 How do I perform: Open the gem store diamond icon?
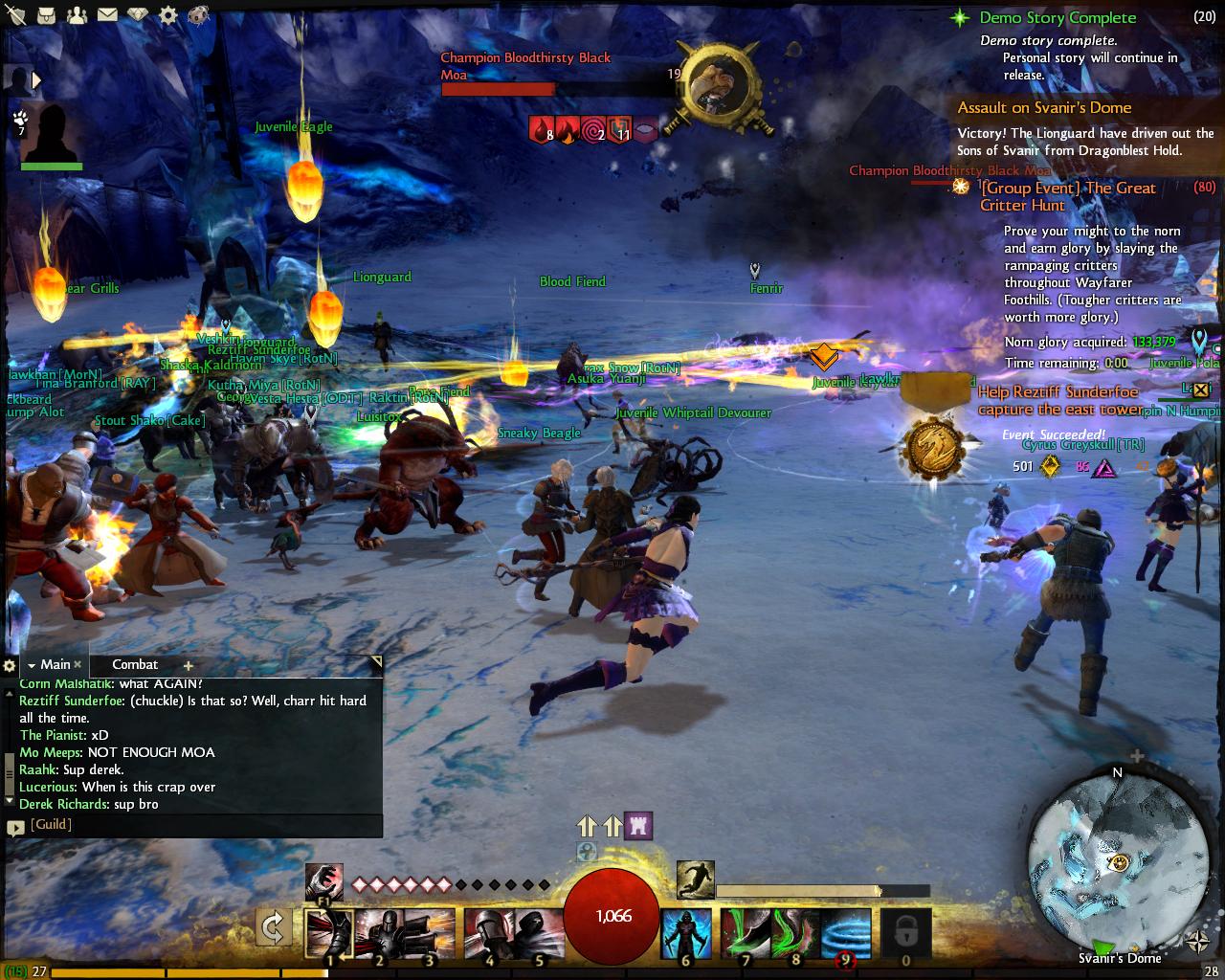[x=138, y=15]
